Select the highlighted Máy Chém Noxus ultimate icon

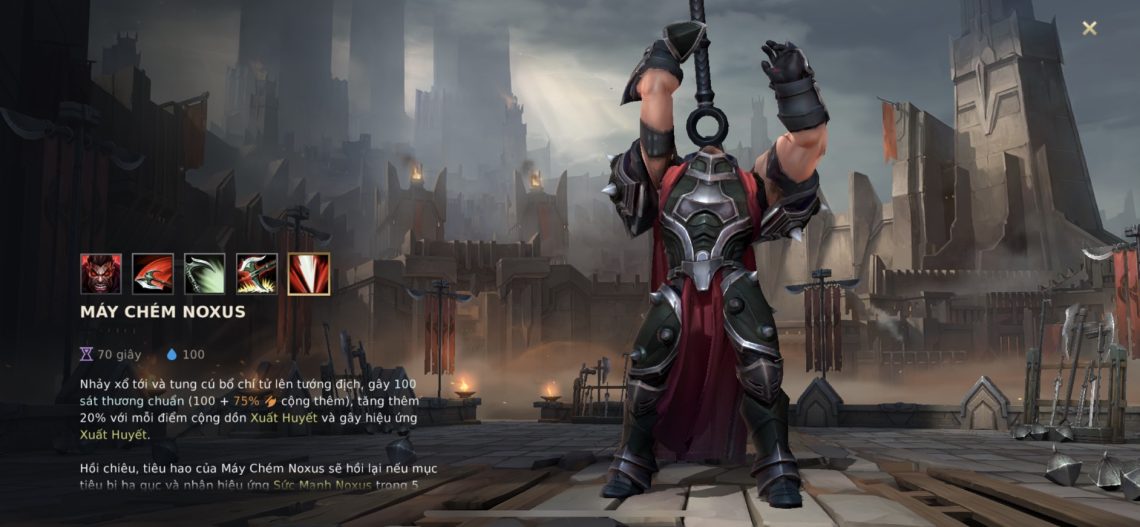[309, 274]
